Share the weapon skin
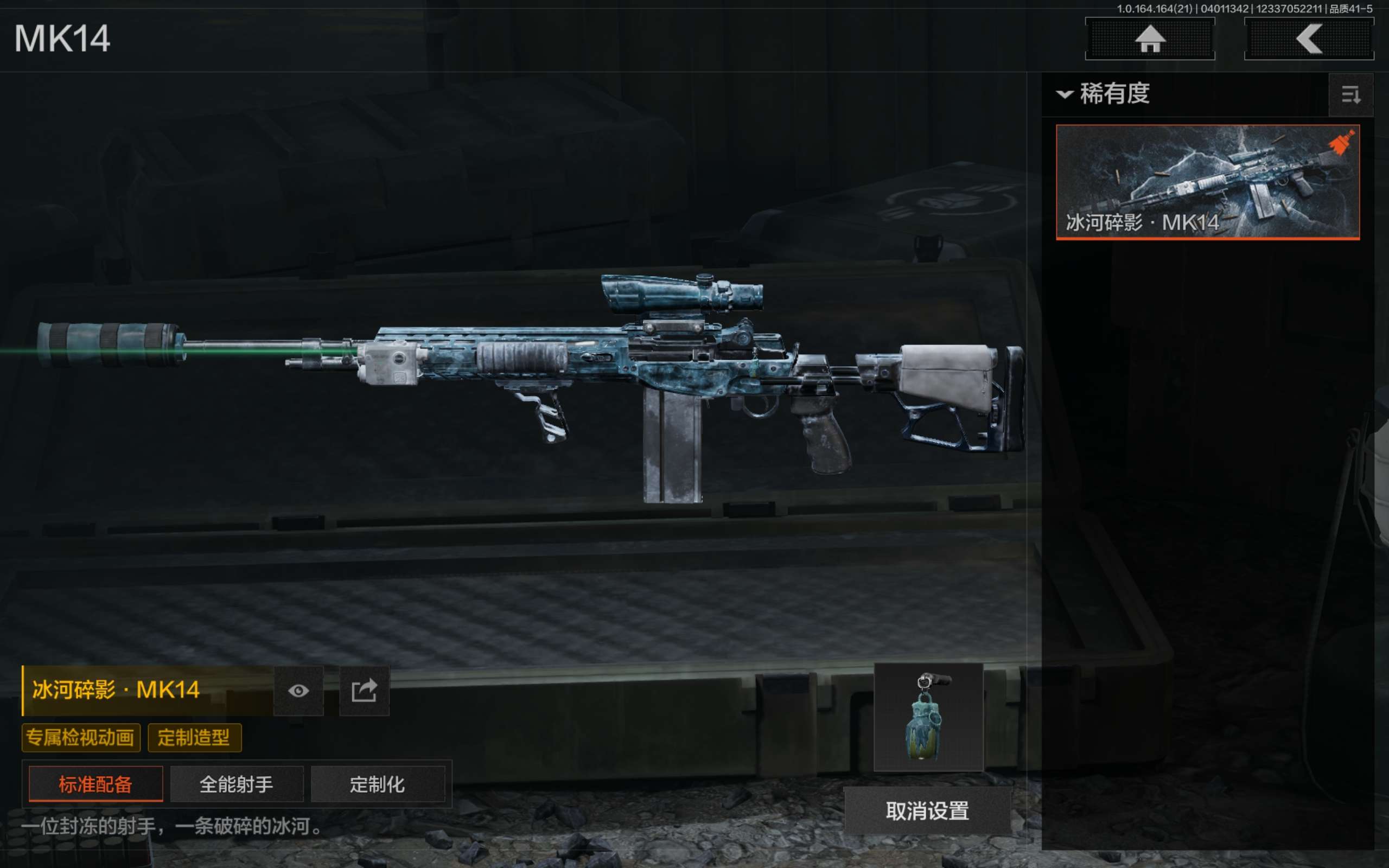This screenshot has height=868, width=1389. tap(365, 691)
